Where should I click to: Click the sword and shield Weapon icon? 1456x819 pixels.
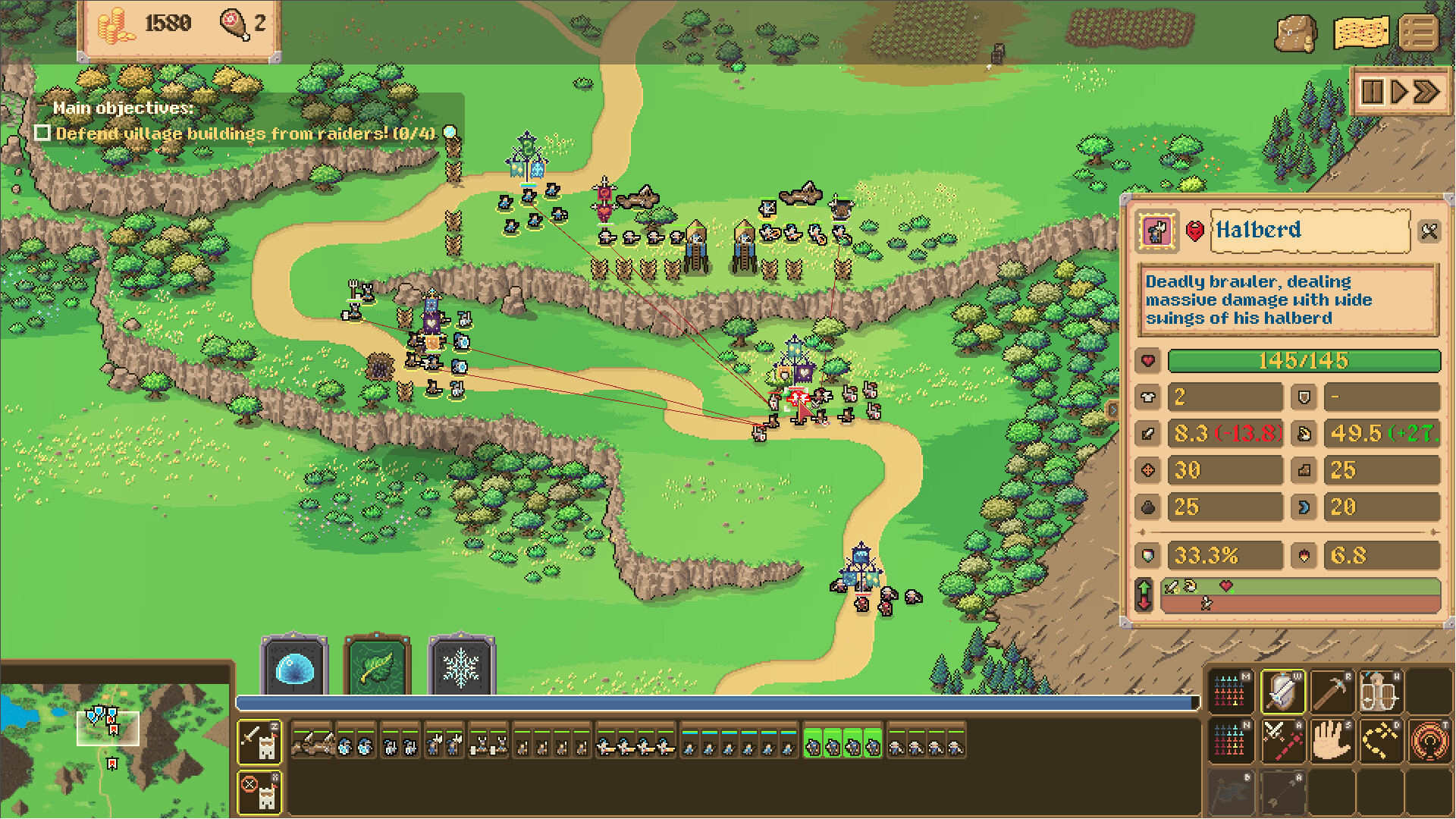pos(1282,692)
